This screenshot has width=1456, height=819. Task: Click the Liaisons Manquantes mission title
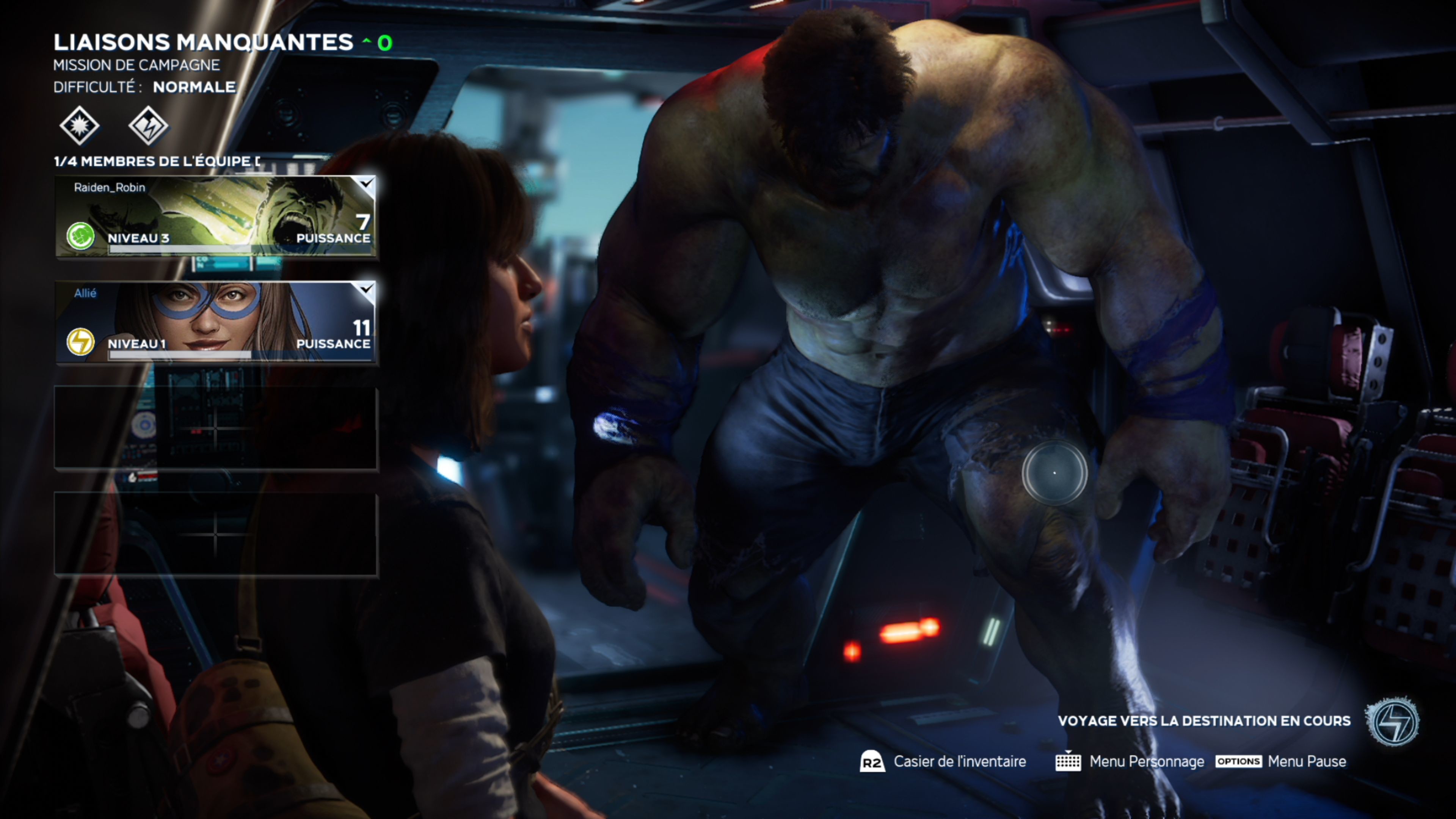[x=203, y=42]
